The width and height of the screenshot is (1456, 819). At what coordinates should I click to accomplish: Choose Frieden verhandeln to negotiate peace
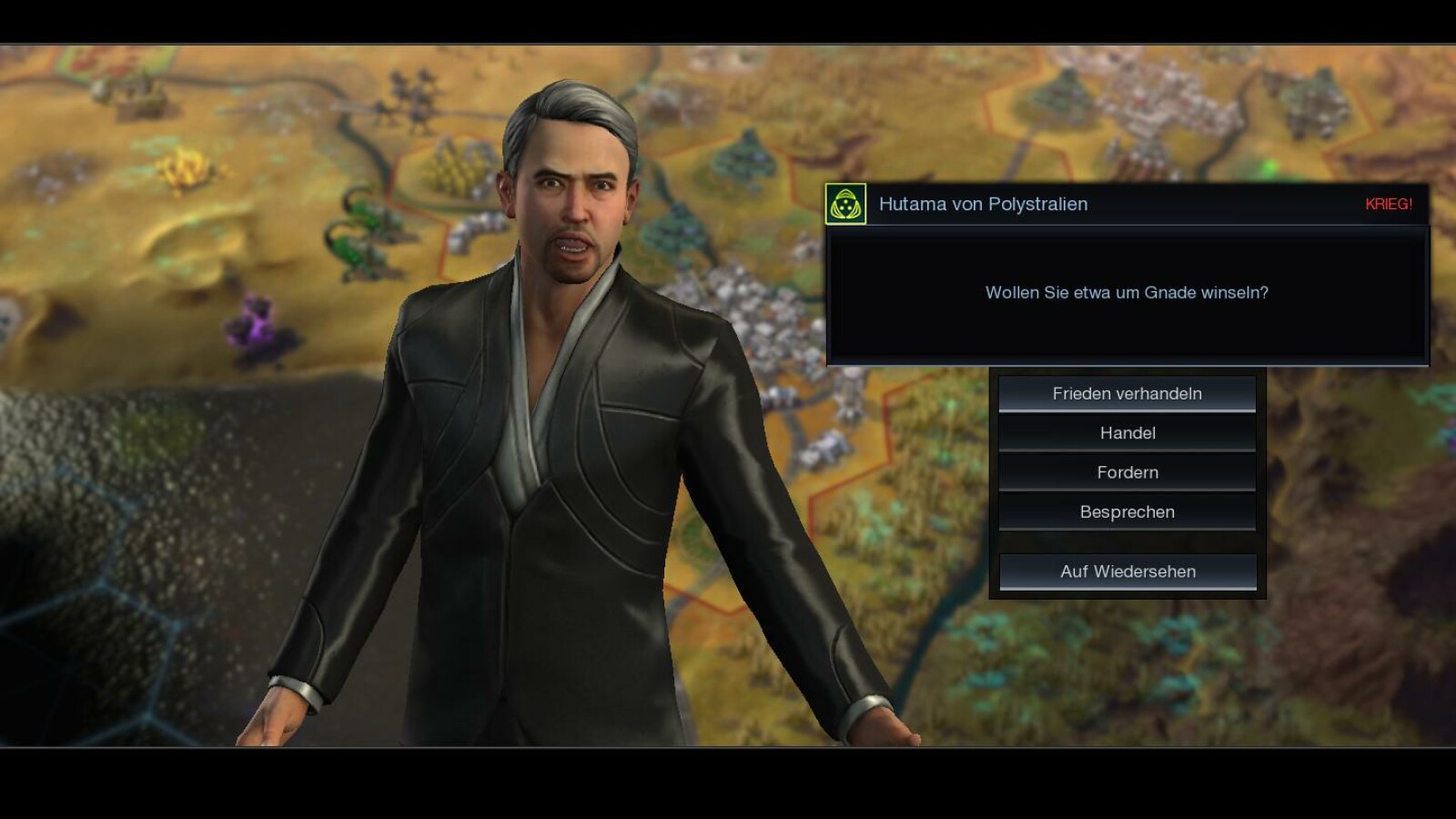coord(1127,394)
